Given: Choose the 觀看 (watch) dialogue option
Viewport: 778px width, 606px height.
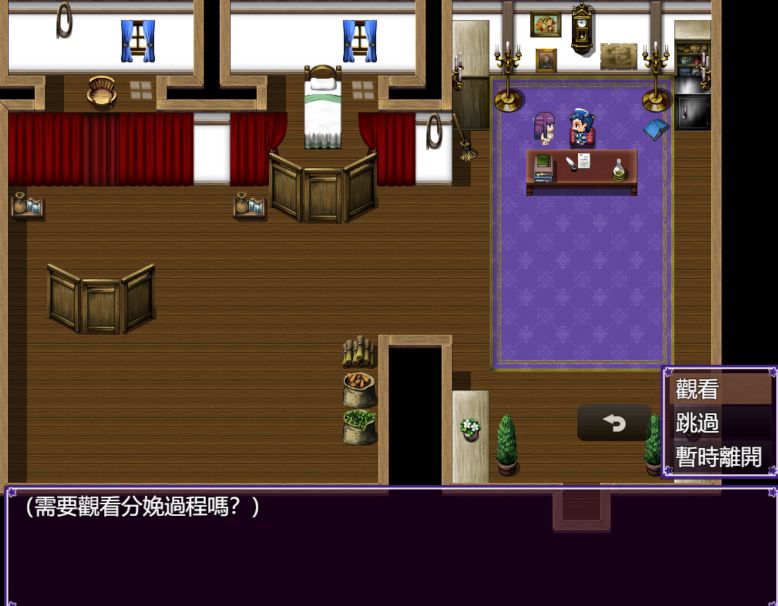Looking at the screenshot, I should (x=720, y=390).
